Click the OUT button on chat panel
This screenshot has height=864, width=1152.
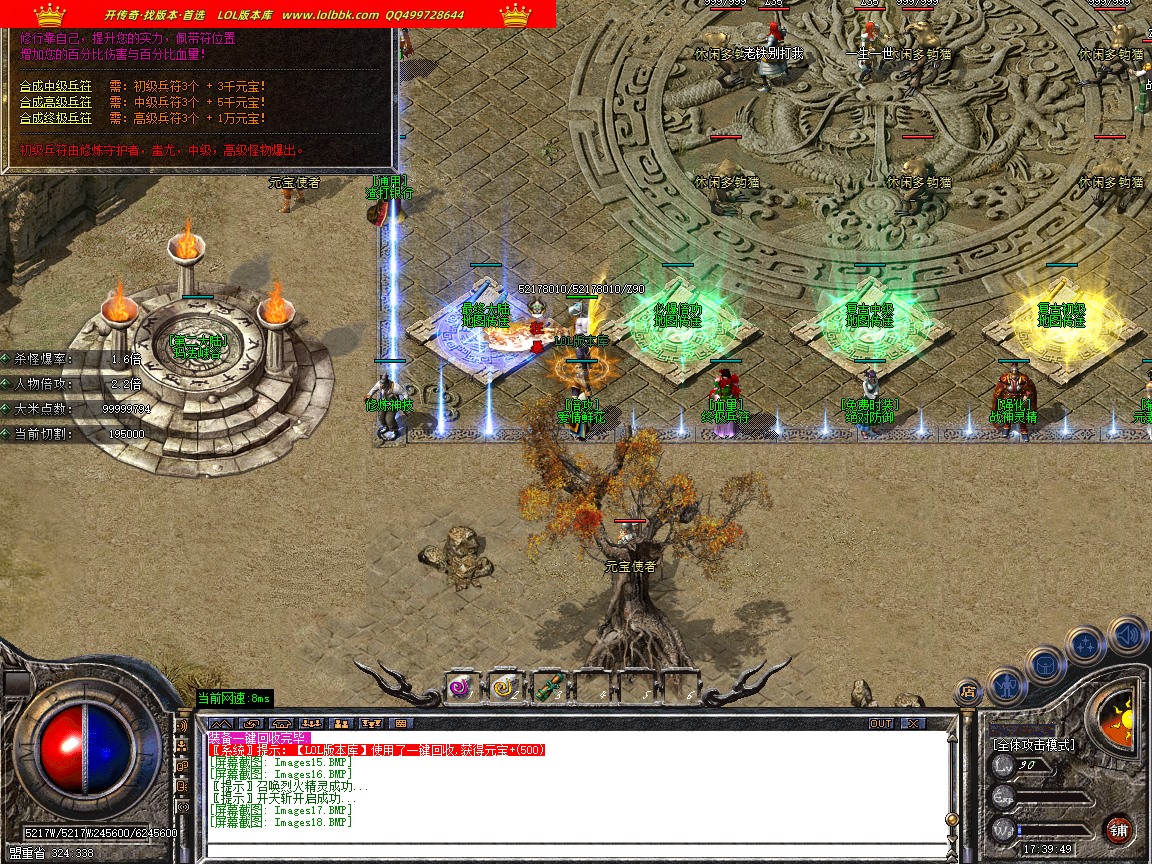click(881, 723)
